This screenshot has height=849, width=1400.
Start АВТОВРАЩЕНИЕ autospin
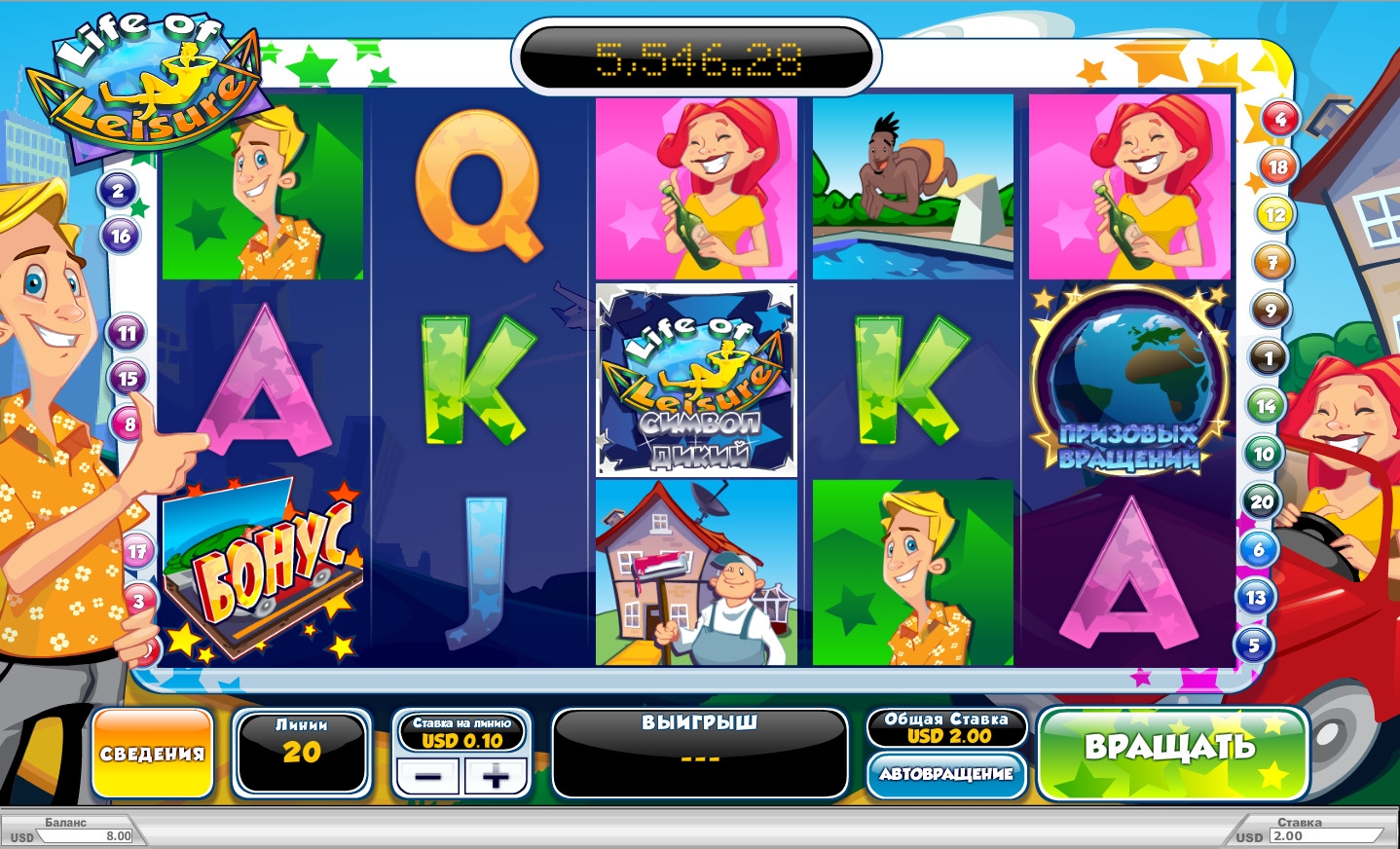pyautogui.click(x=946, y=774)
